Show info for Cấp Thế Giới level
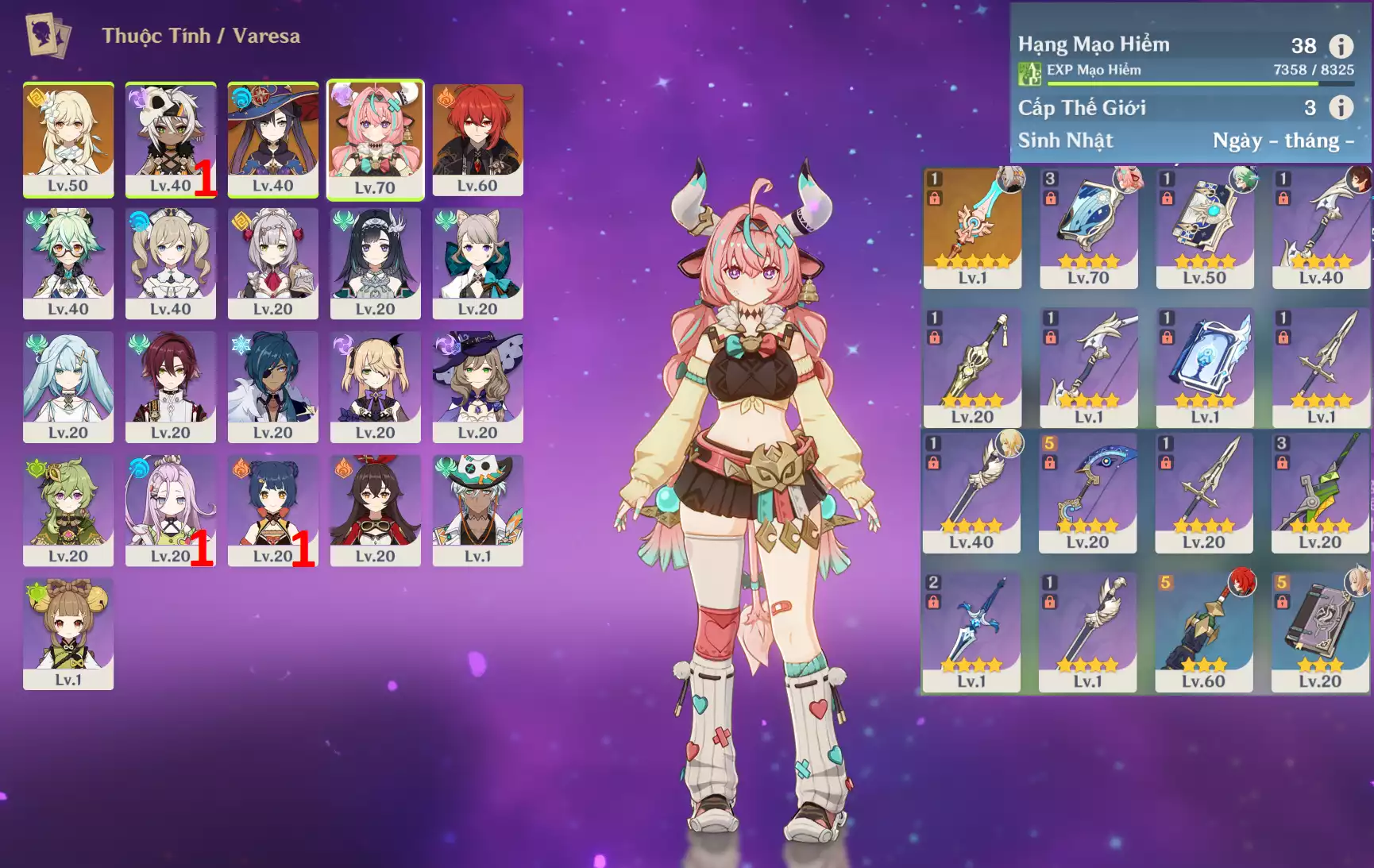 1341,107
